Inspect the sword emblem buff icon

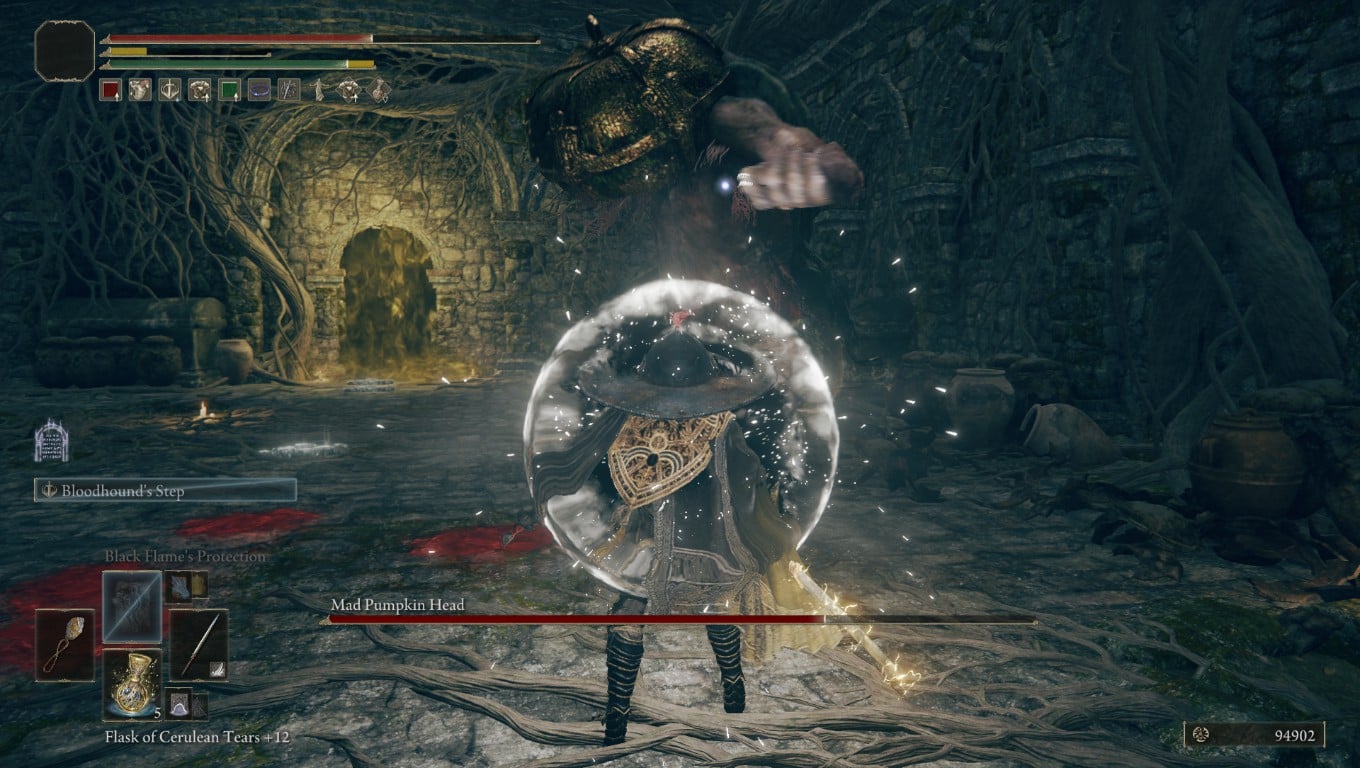pos(170,91)
